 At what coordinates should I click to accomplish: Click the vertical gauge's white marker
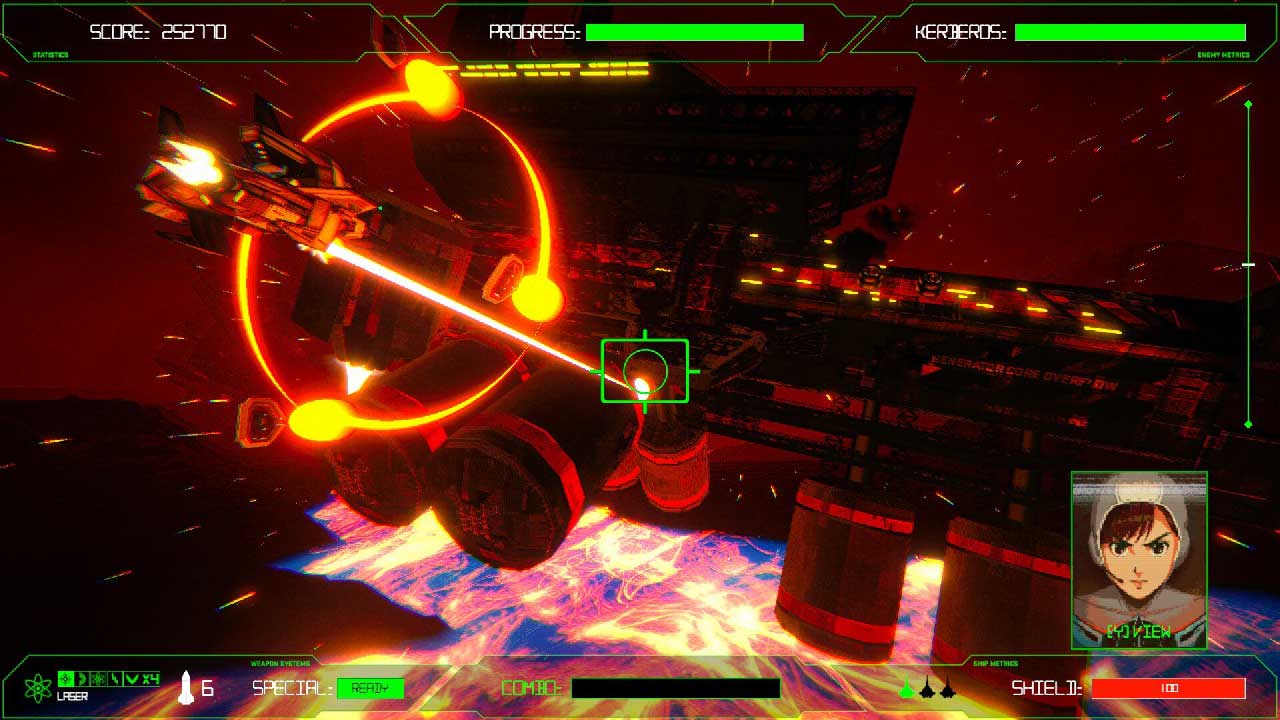pos(1248,264)
